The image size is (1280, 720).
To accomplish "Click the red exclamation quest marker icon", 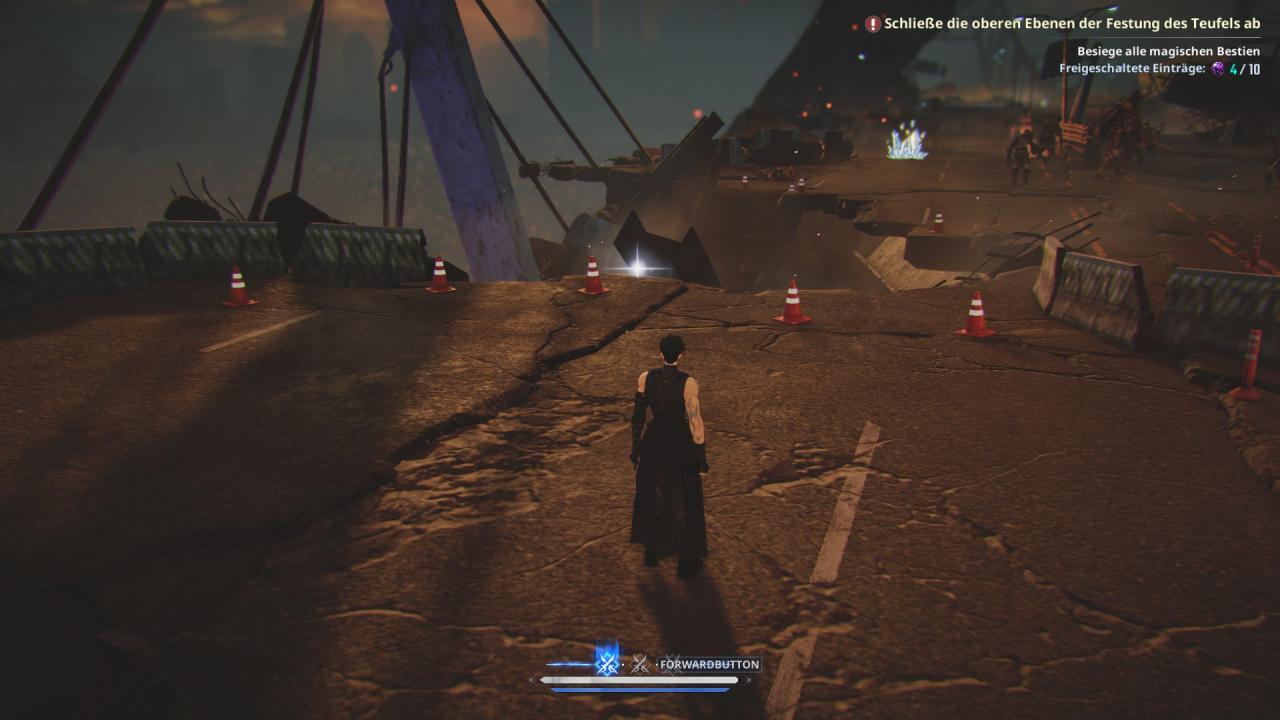I will [873, 23].
